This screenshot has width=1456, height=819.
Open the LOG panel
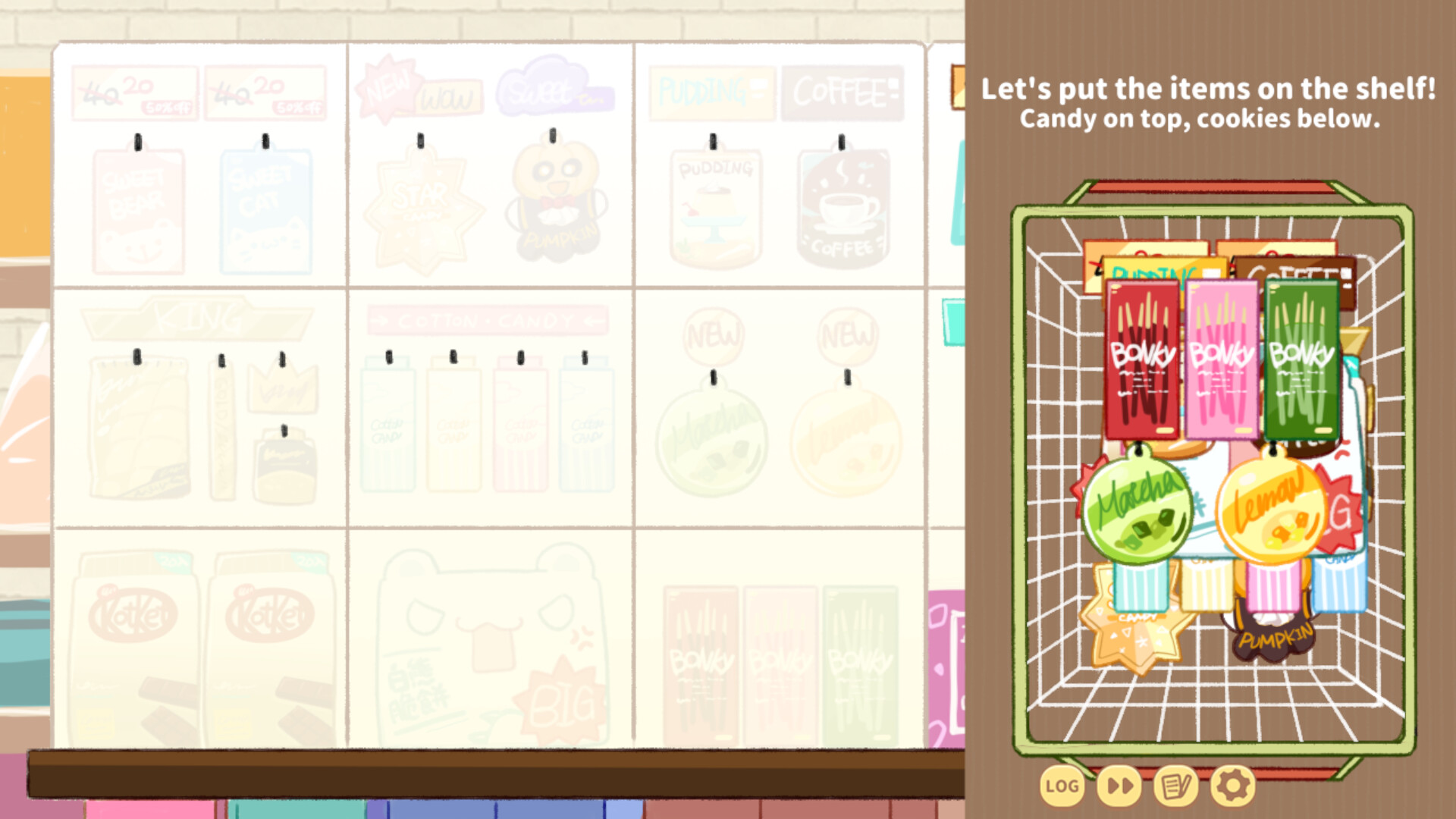pos(1061,786)
